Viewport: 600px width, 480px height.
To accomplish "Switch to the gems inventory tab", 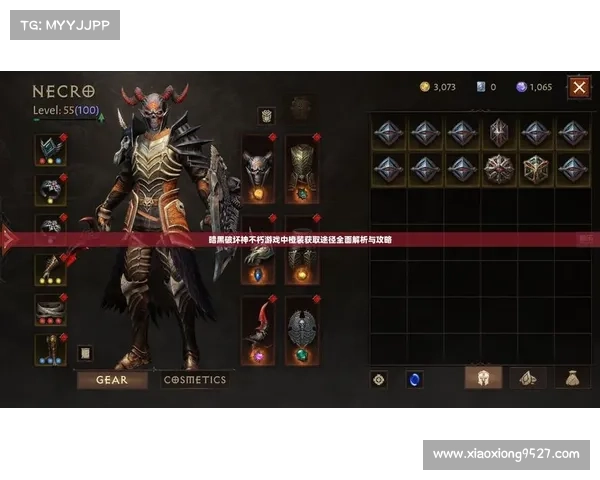I will [x=527, y=378].
